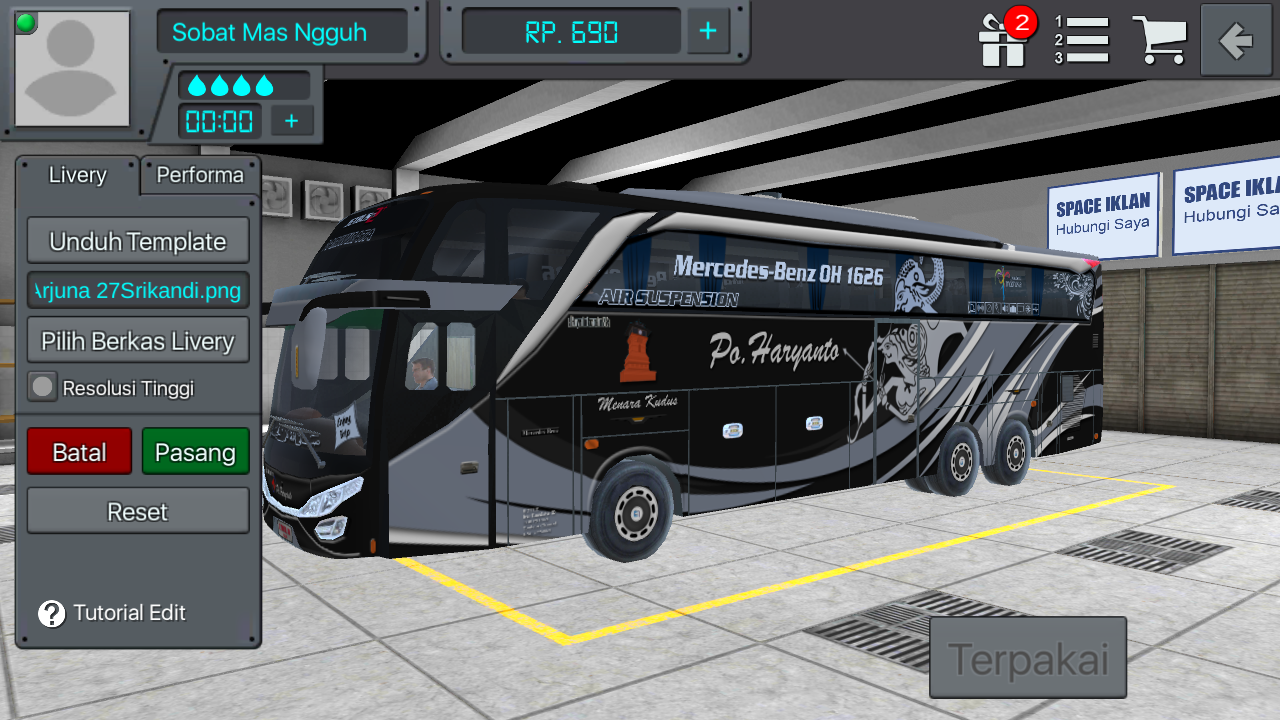Image resolution: width=1280 pixels, height=720 pixels.
Task: Click the Terpakai label
Action: (1028, 657)
